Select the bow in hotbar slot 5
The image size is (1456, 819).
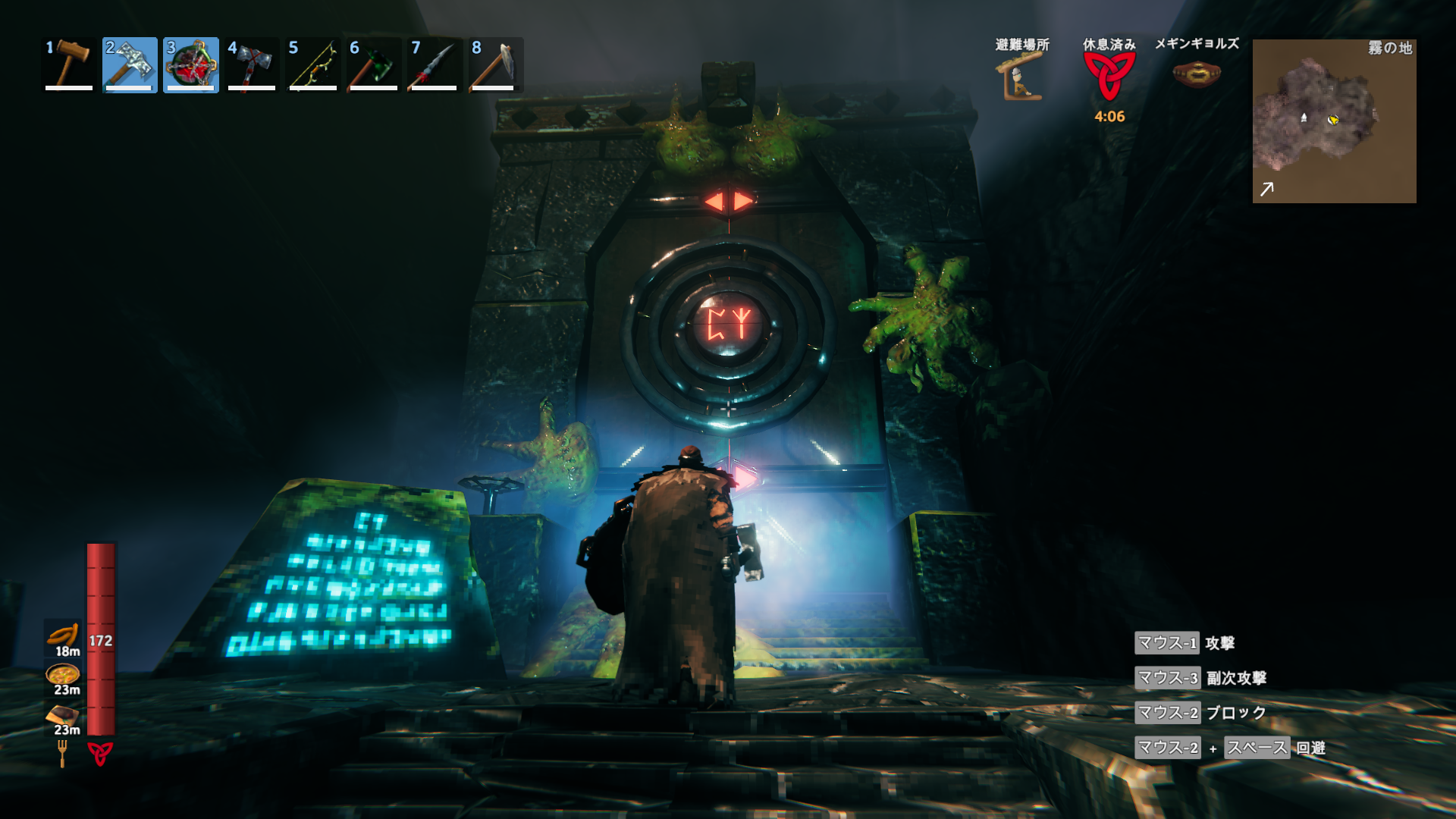click(312, 64)
